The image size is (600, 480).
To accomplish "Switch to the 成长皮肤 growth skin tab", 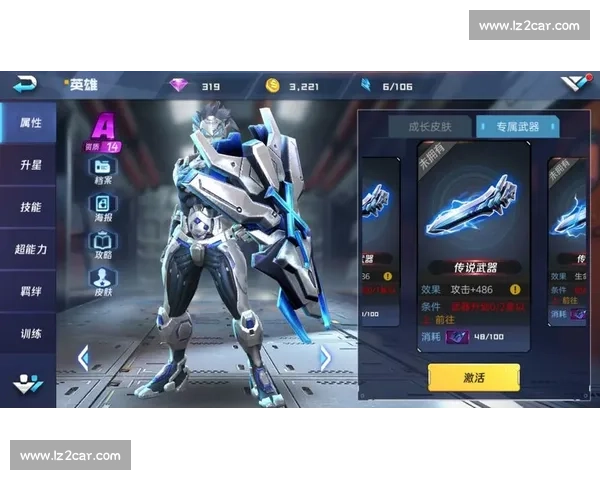I will 430,127.
